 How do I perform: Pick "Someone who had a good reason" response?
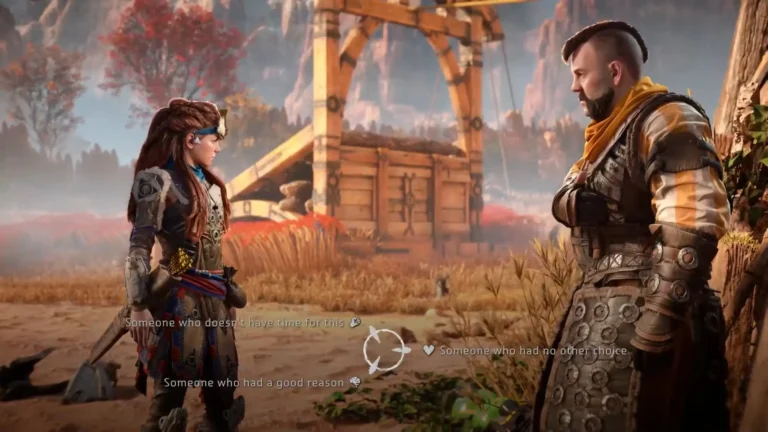(x=254, y=382)
